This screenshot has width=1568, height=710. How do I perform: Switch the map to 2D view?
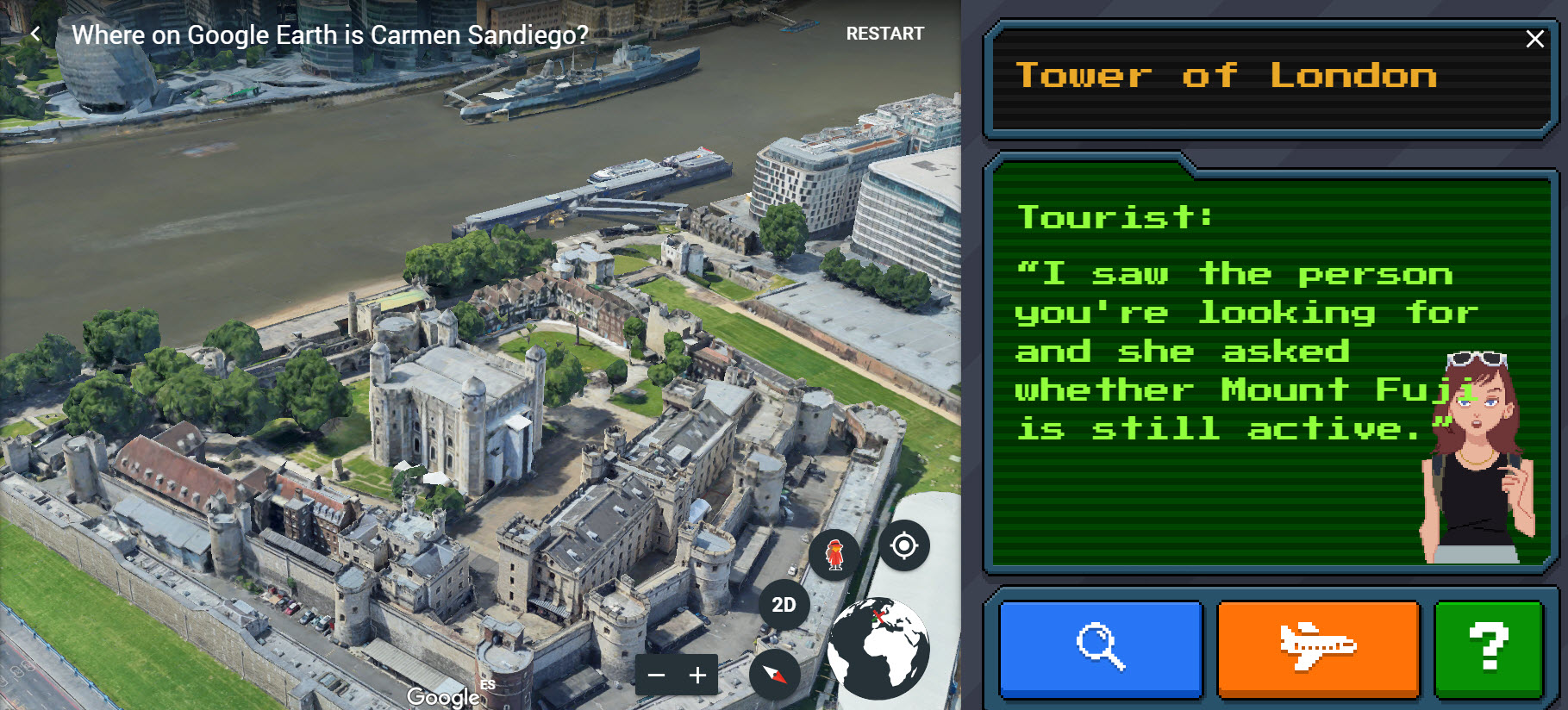(784, 604)
